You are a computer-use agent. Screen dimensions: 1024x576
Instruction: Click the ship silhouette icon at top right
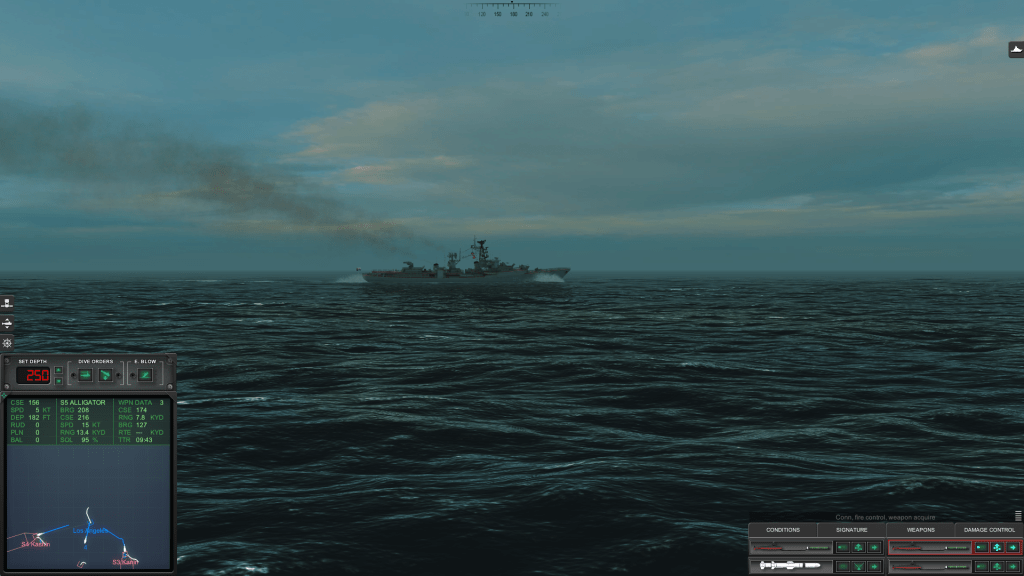[1016, 49]
